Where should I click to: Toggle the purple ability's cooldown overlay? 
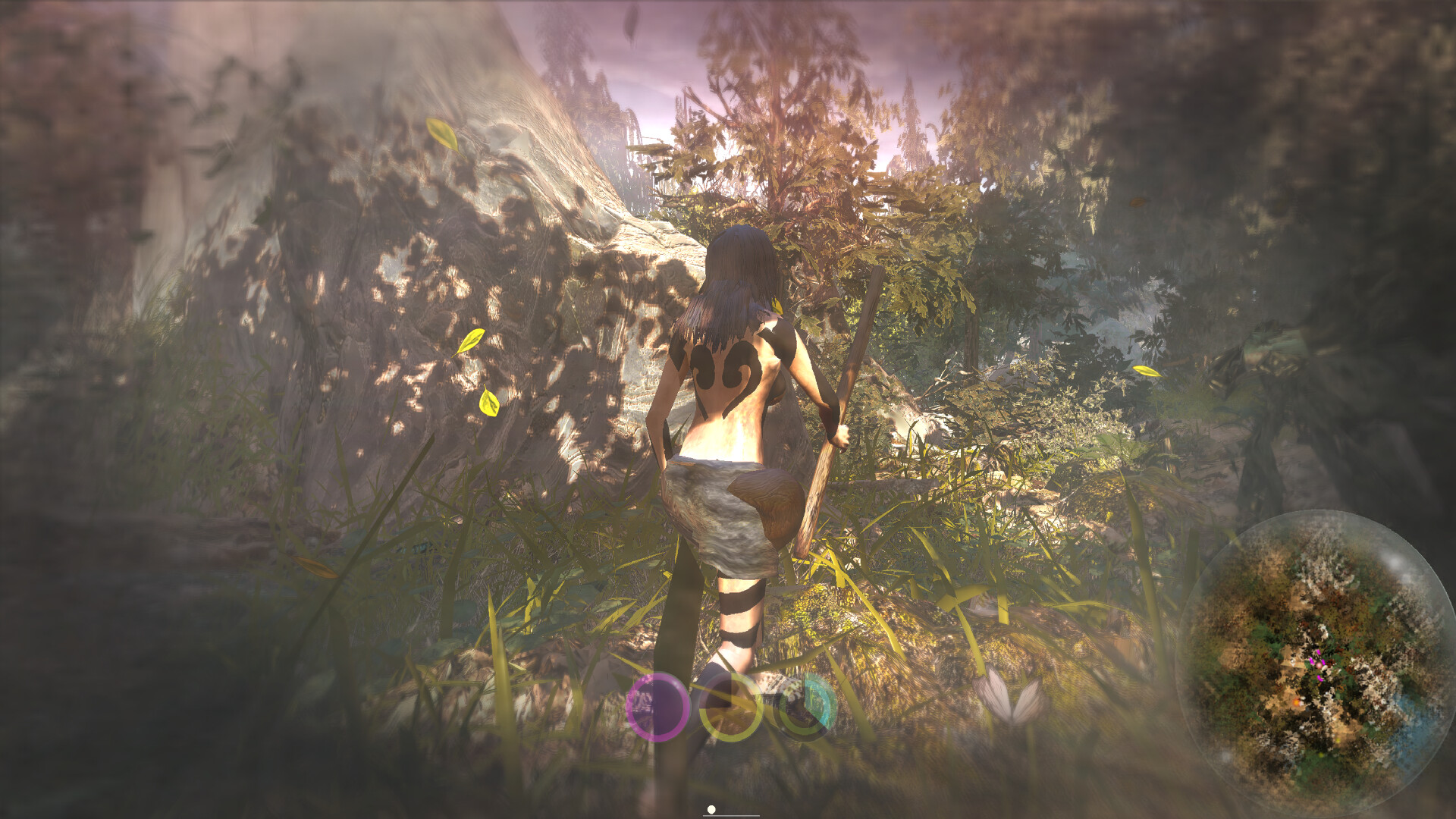pos(660,707)
